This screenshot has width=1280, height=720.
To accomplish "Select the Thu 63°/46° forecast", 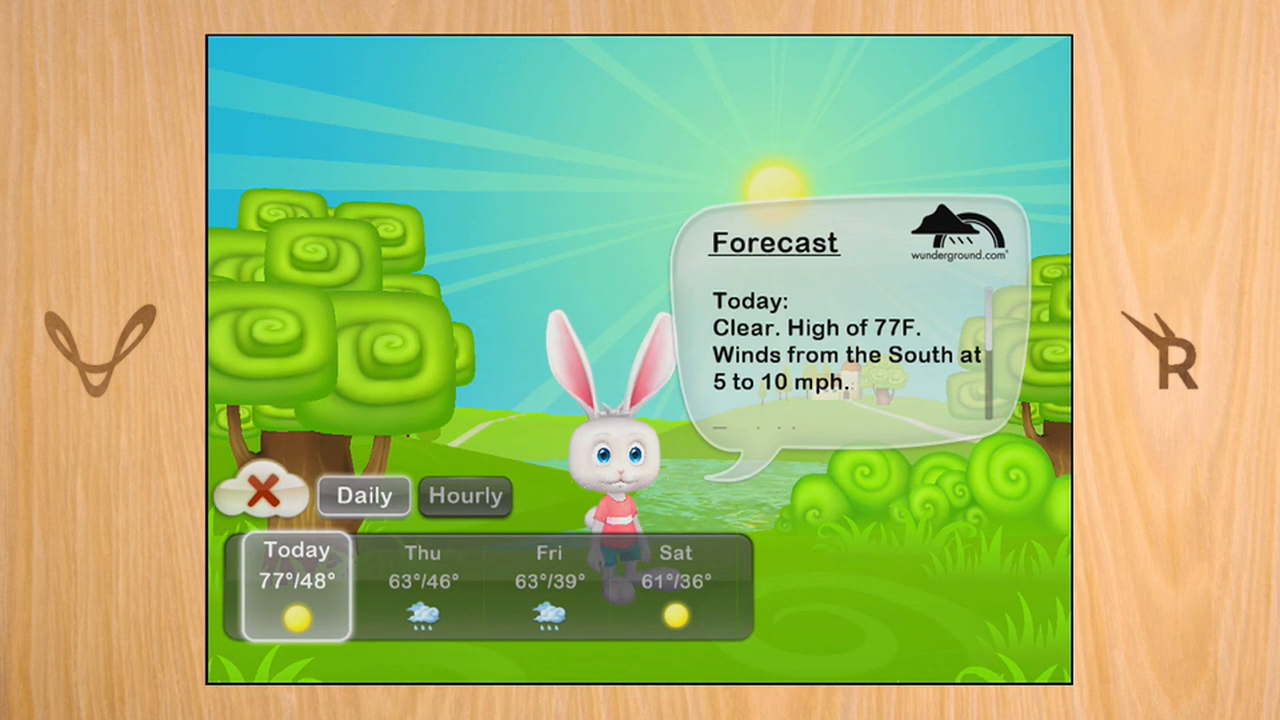I will [x=422, y=580].
